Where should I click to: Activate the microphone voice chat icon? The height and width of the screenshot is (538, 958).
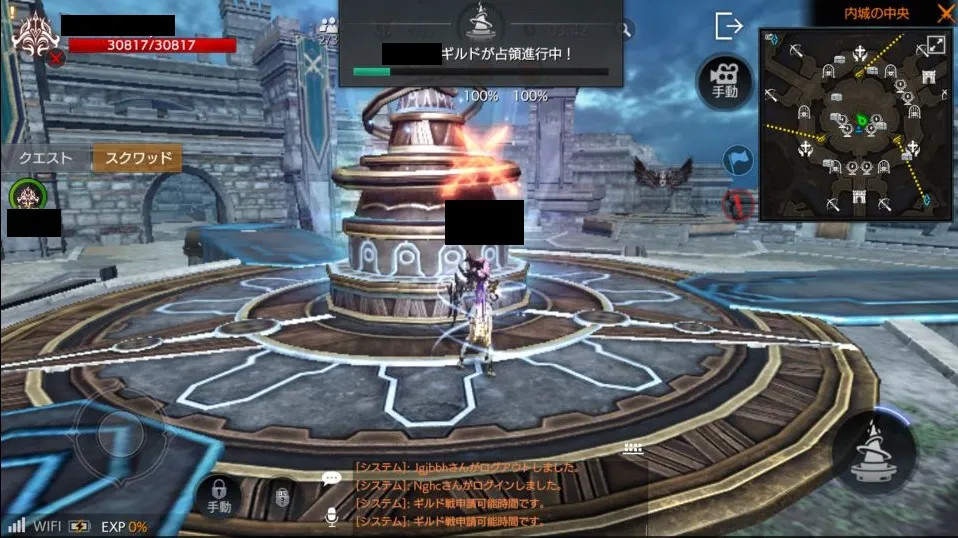pyautogui.click(x=332, y=516)
